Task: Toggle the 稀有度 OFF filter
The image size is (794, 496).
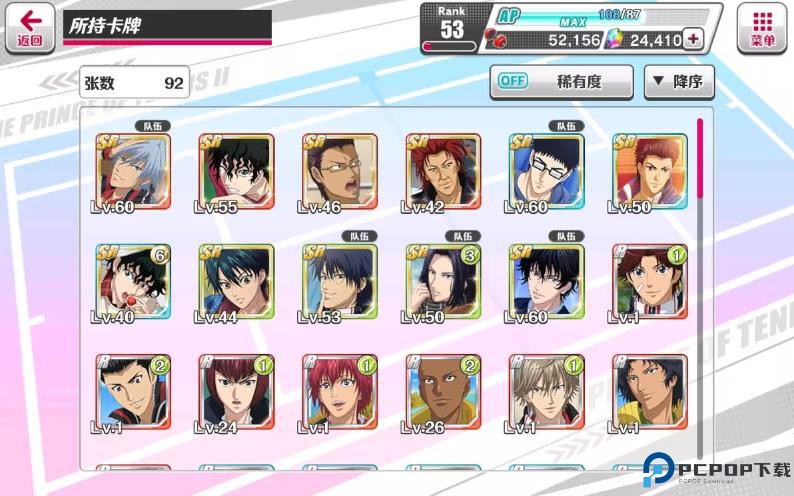Action: tap(561, 81)
